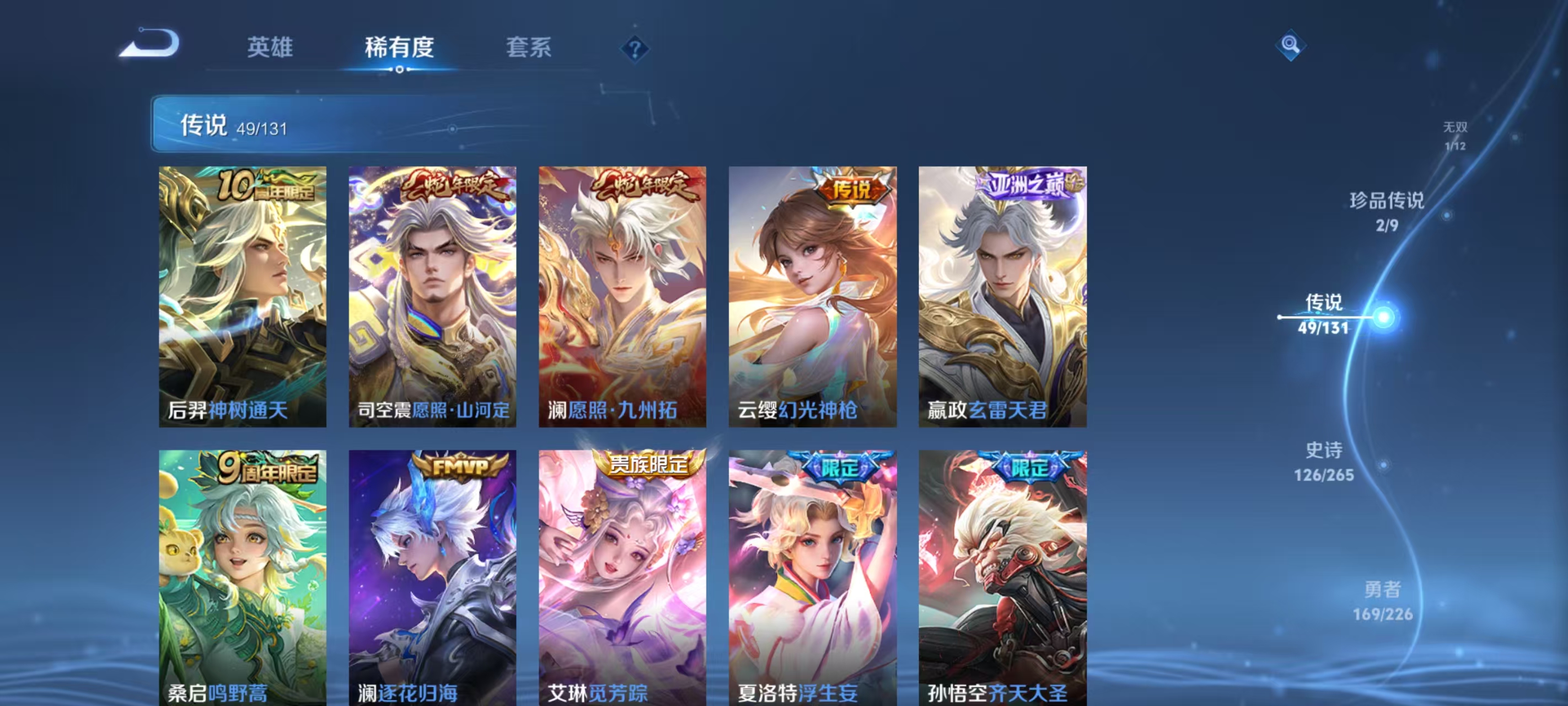
Task: Select the 桑启鸣野蒿 skin
Action: (x=242, y=579)
